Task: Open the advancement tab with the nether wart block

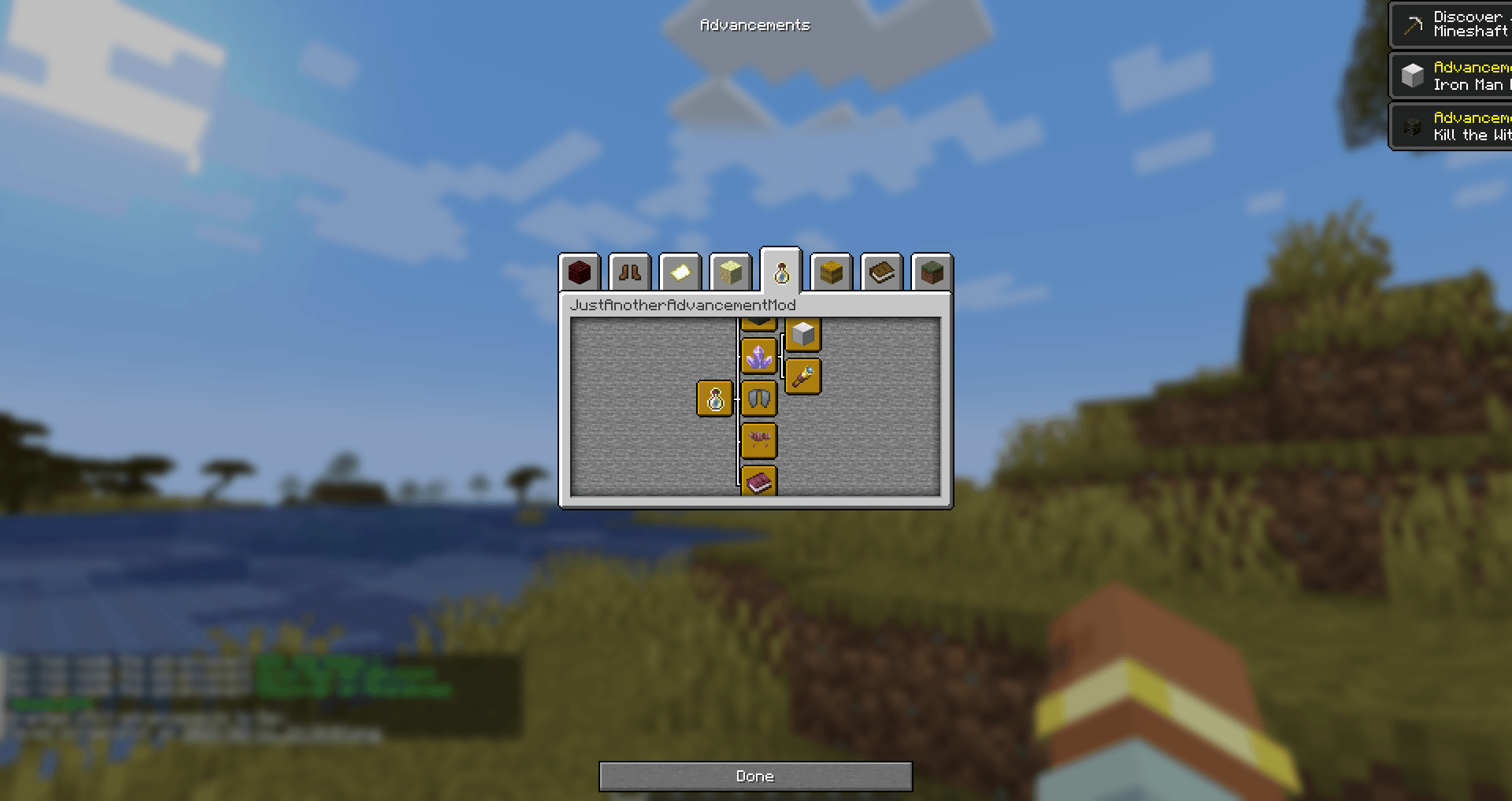Action: pos(580,273)
